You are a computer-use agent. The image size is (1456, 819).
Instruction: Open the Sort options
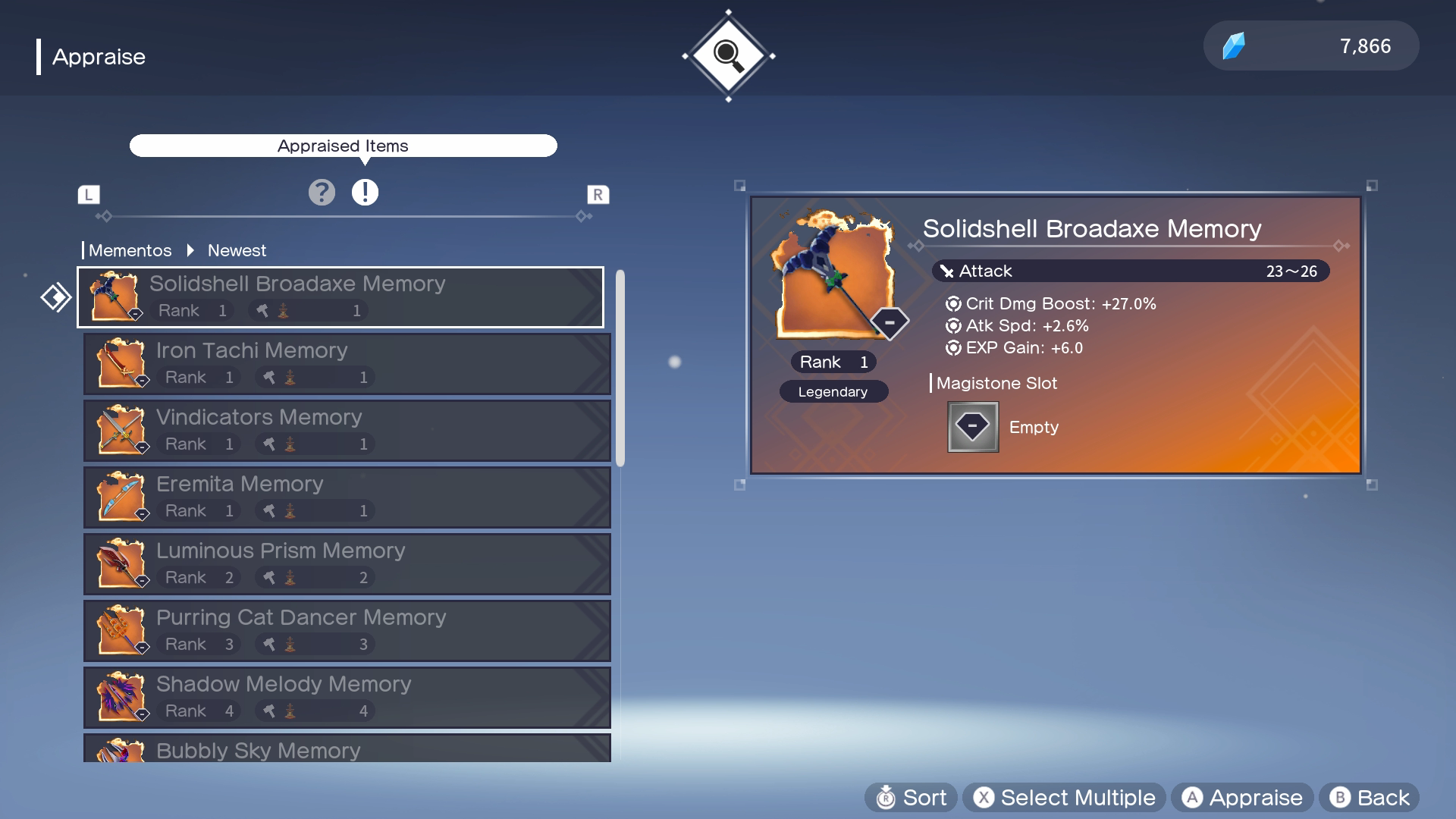[x=911, y=798]
